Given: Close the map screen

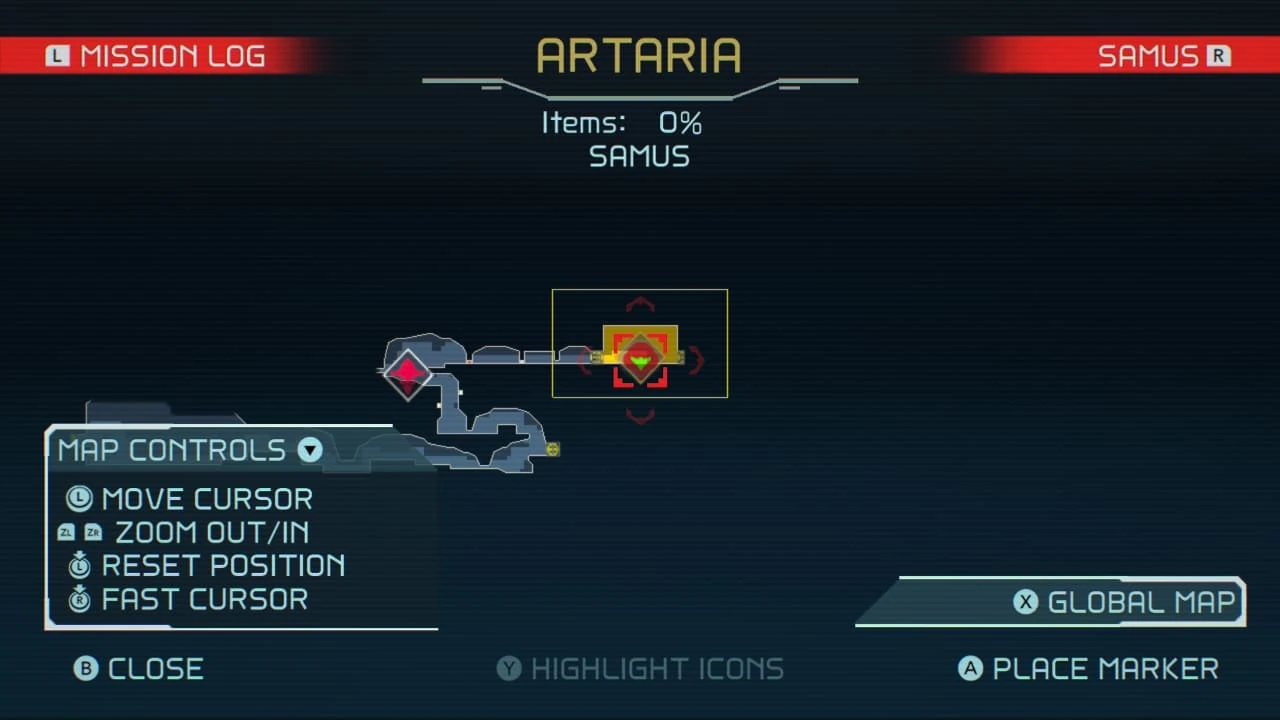Looking at the screenshot, I should tap(139, 669).
